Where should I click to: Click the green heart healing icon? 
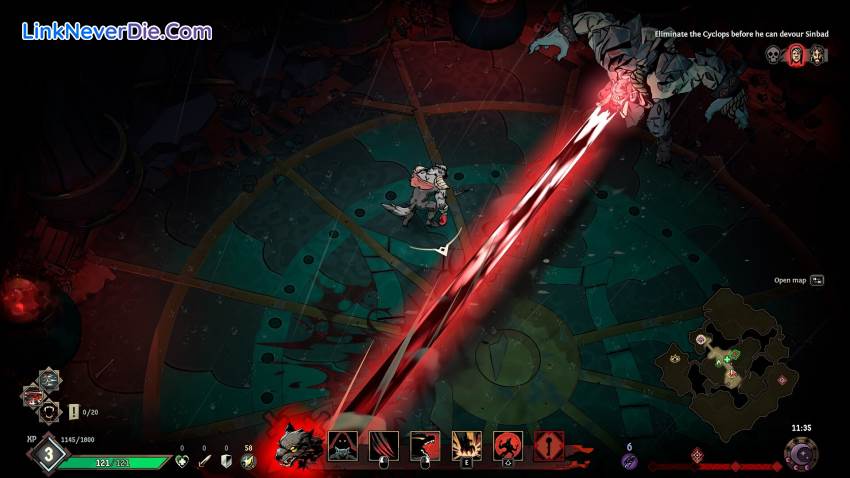(x=182, y=461)
